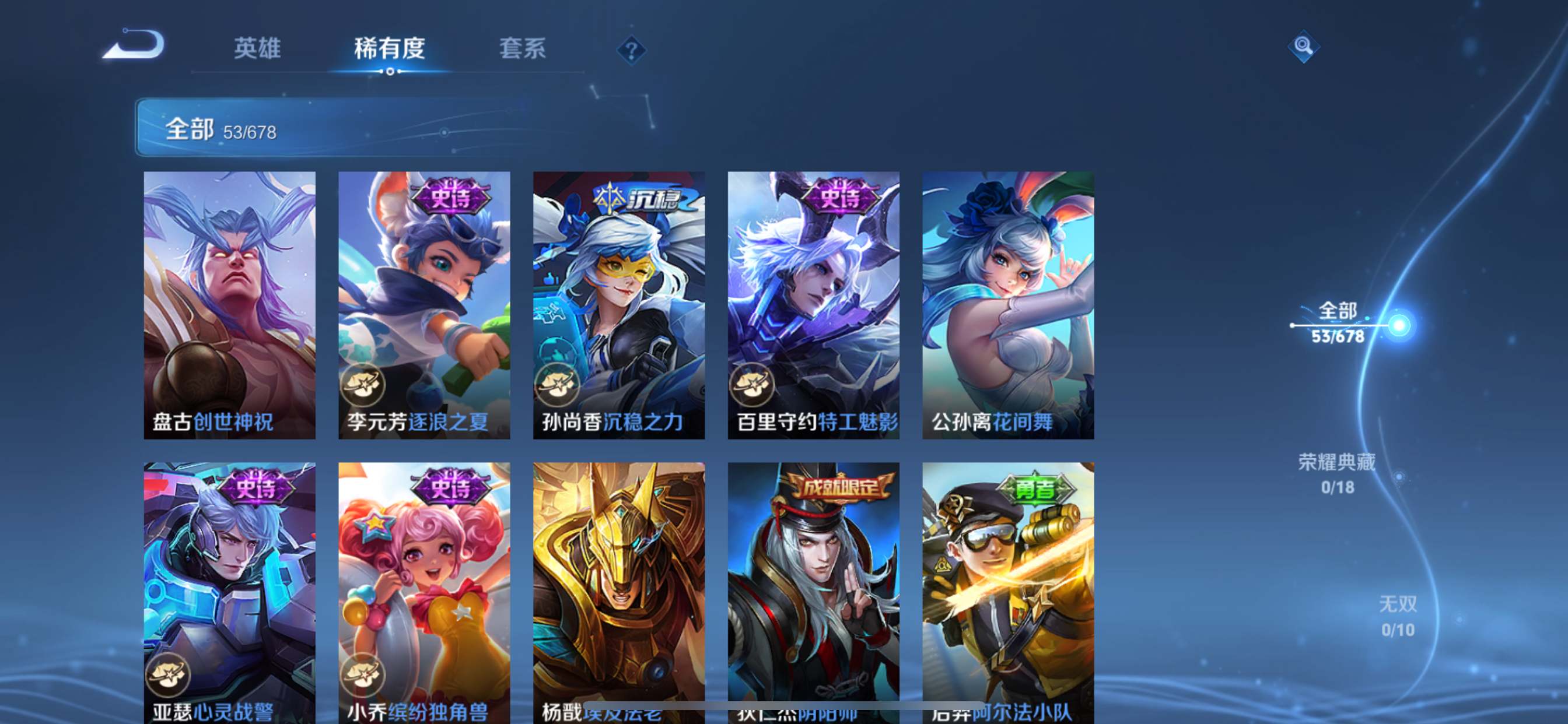The height and width of the screenshot is (724, 1568).
Task: Show help via the question mark icon
Action: pos(631,50)
